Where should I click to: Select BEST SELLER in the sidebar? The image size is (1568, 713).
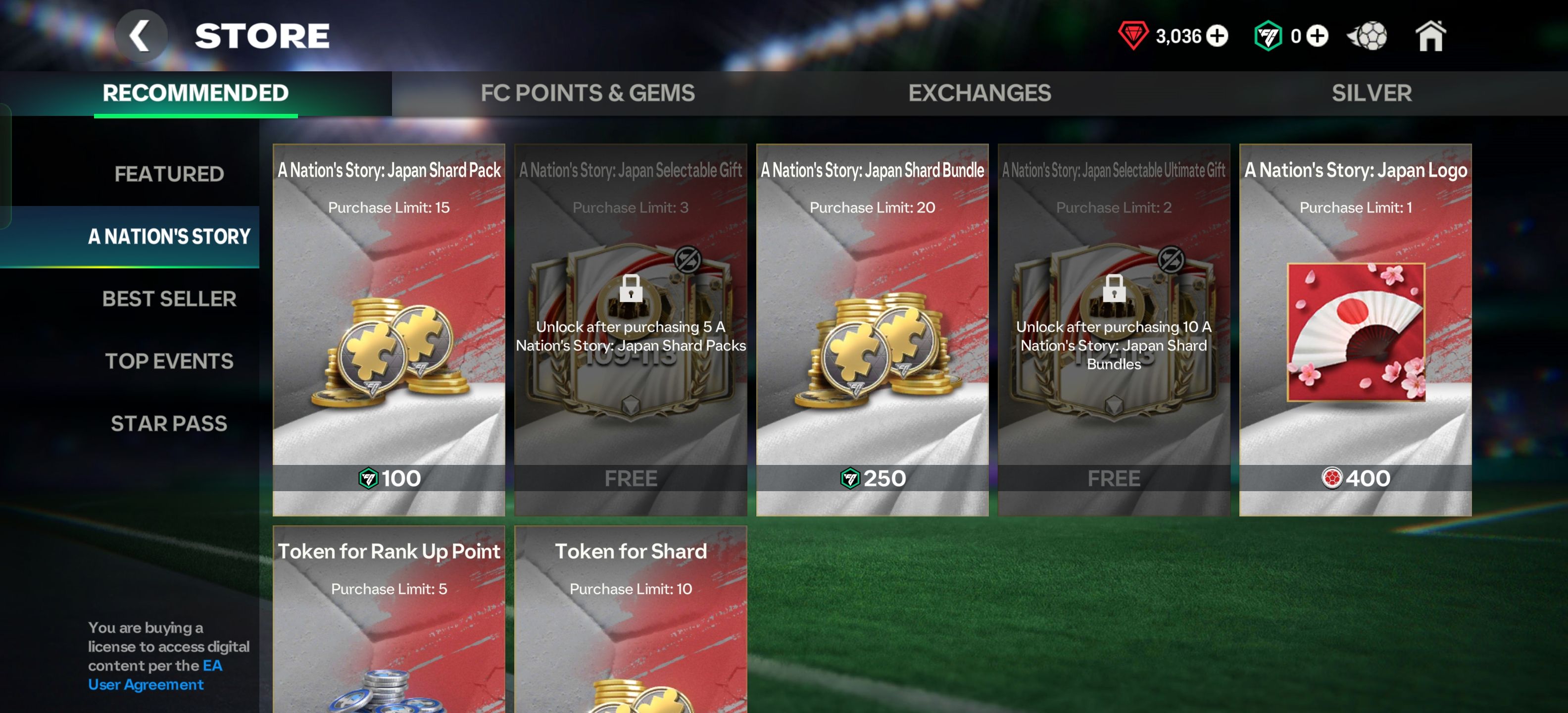pos(169,299)
